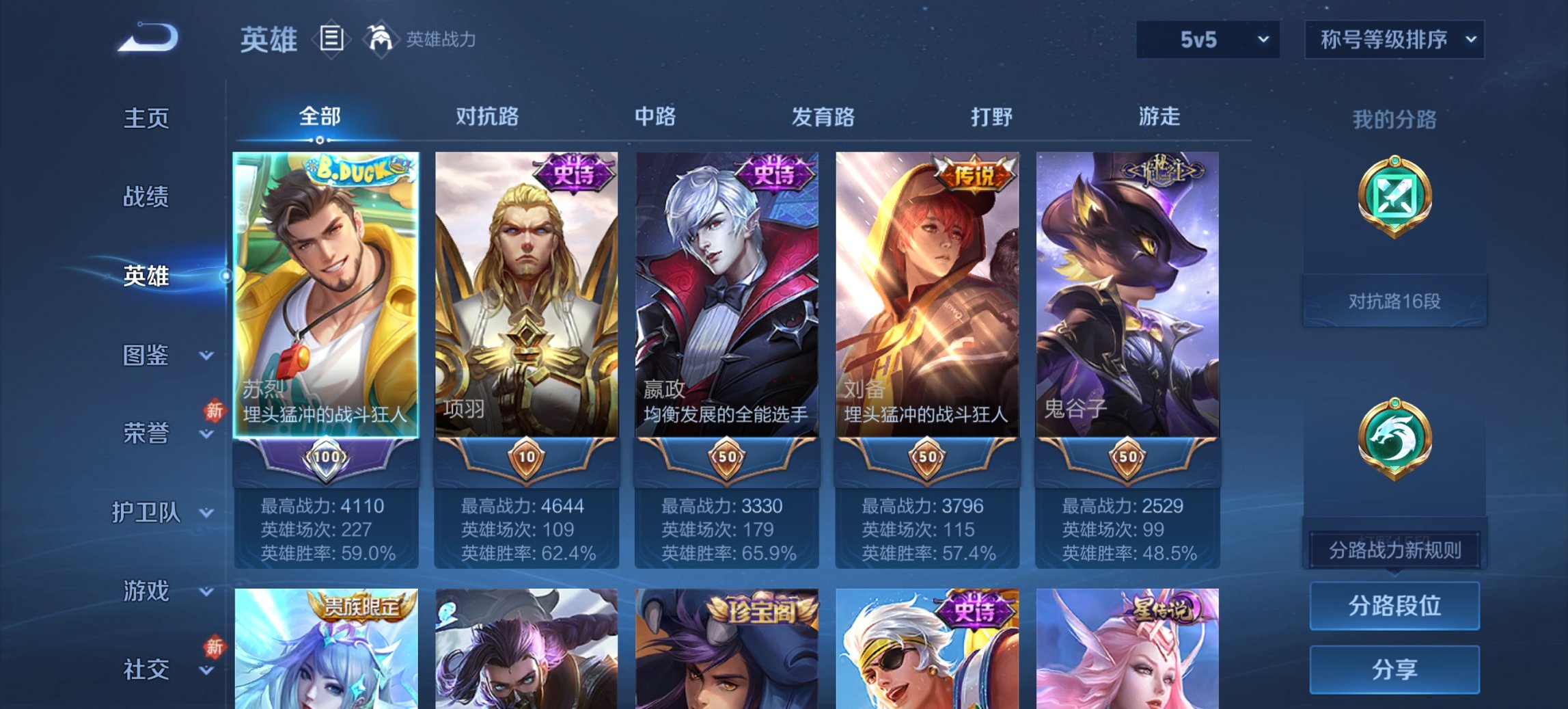
Task: Open the 英雄战力 emblem icon
Action: (x=381, y=40)
